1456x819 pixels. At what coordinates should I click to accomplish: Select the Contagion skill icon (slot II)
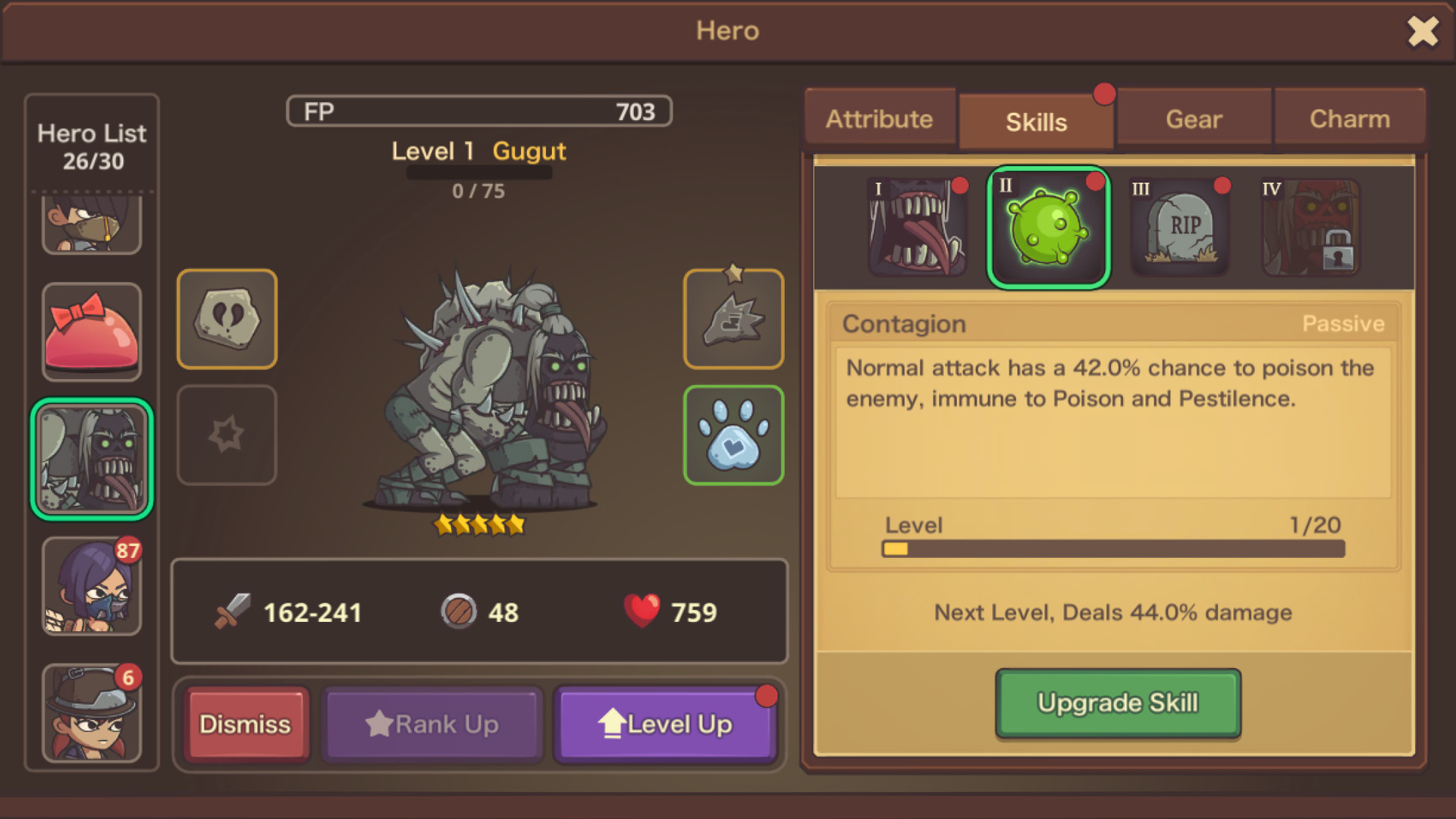point(1046,226)
